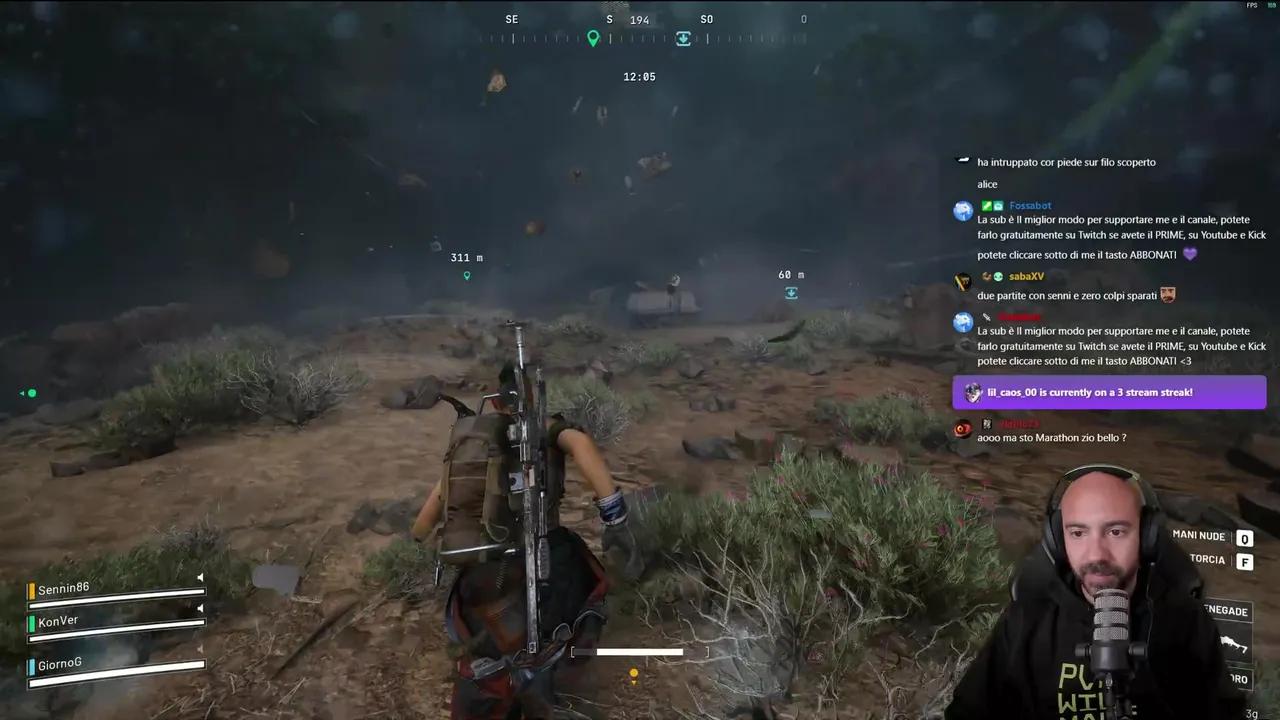1280x720 pixels.
Task: Click the green waypoint marker on the compass
Action: [593, 38]
